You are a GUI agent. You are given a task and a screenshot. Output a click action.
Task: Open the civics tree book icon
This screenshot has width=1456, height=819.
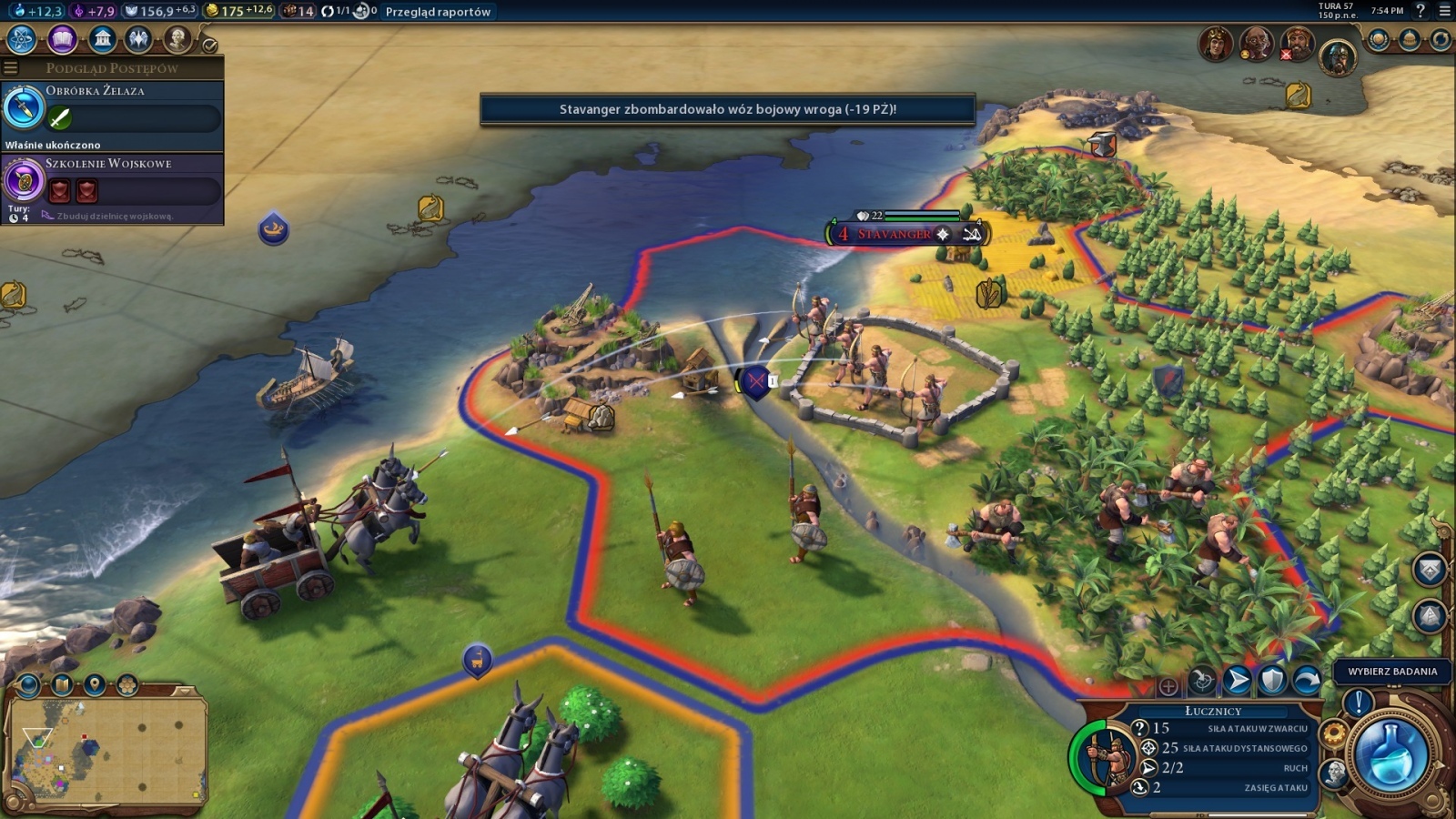click(62, 39)
